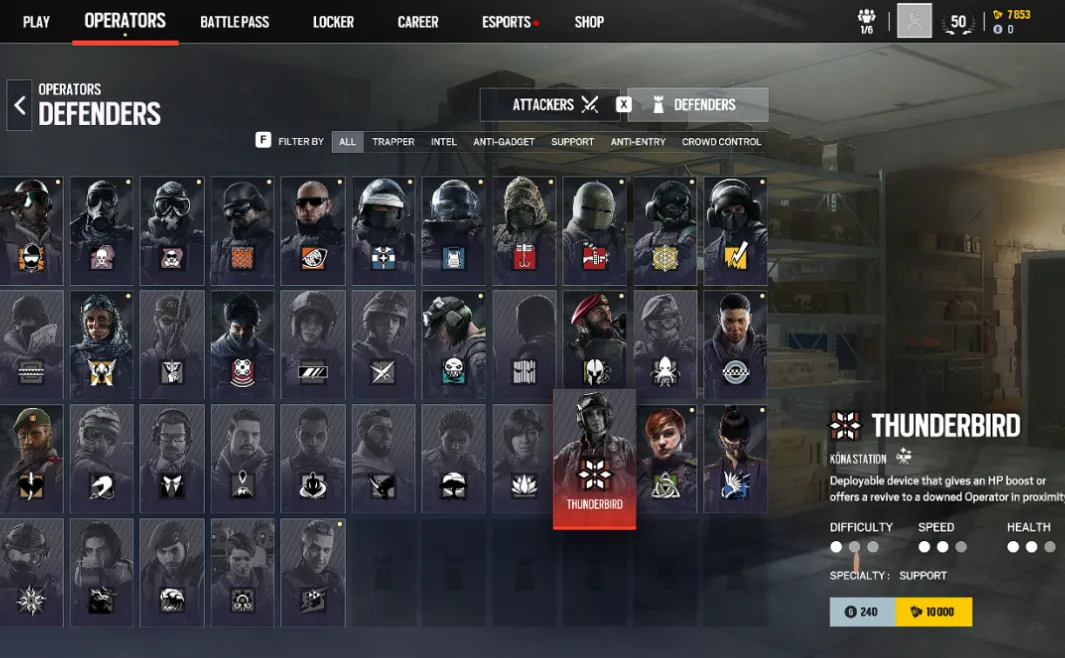Filter operators by Anti-Entry
Screen dimensions: 1065x658
point(638,142)
